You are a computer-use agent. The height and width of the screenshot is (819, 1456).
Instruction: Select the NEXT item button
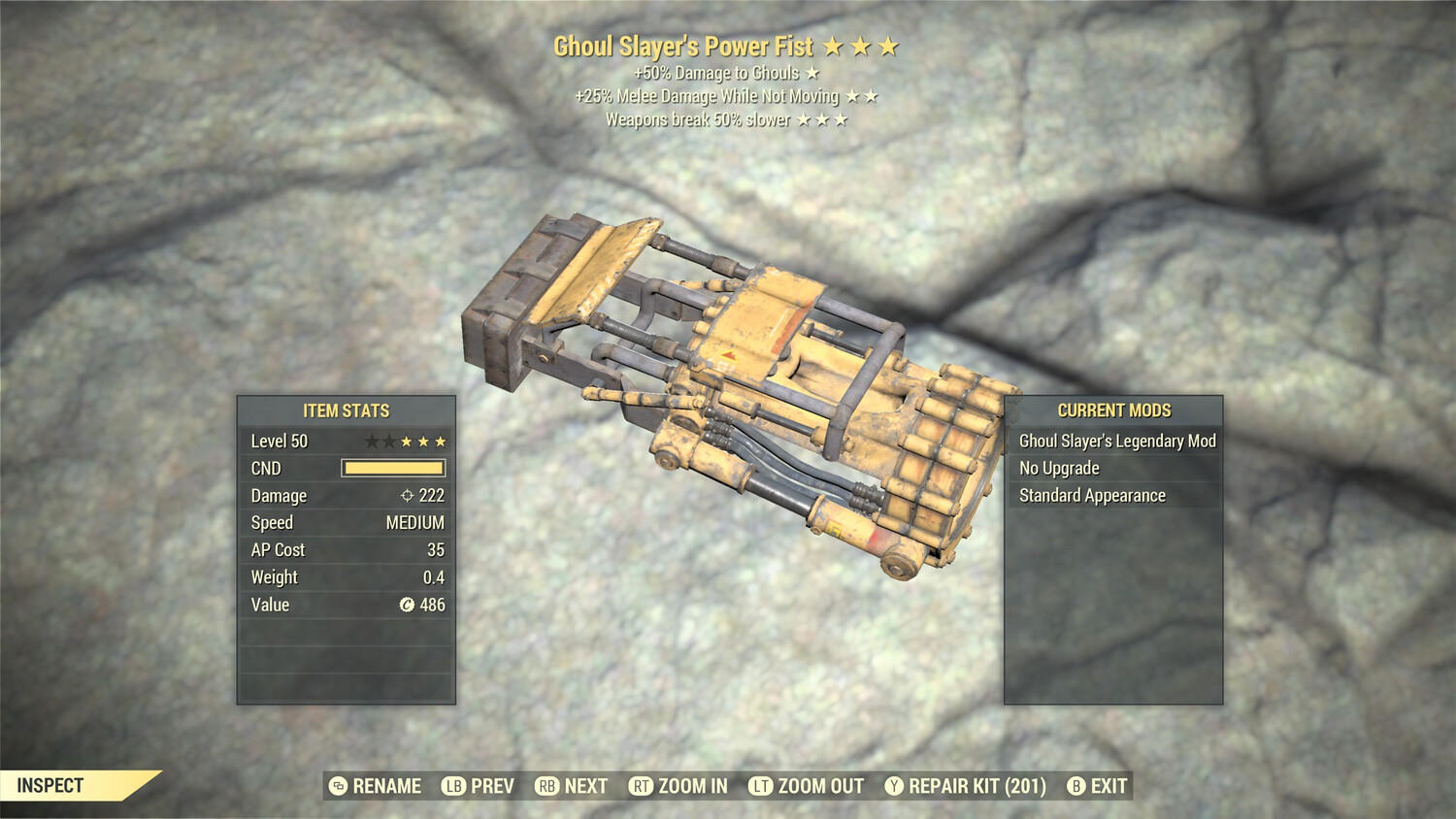[x=572, y=786]
